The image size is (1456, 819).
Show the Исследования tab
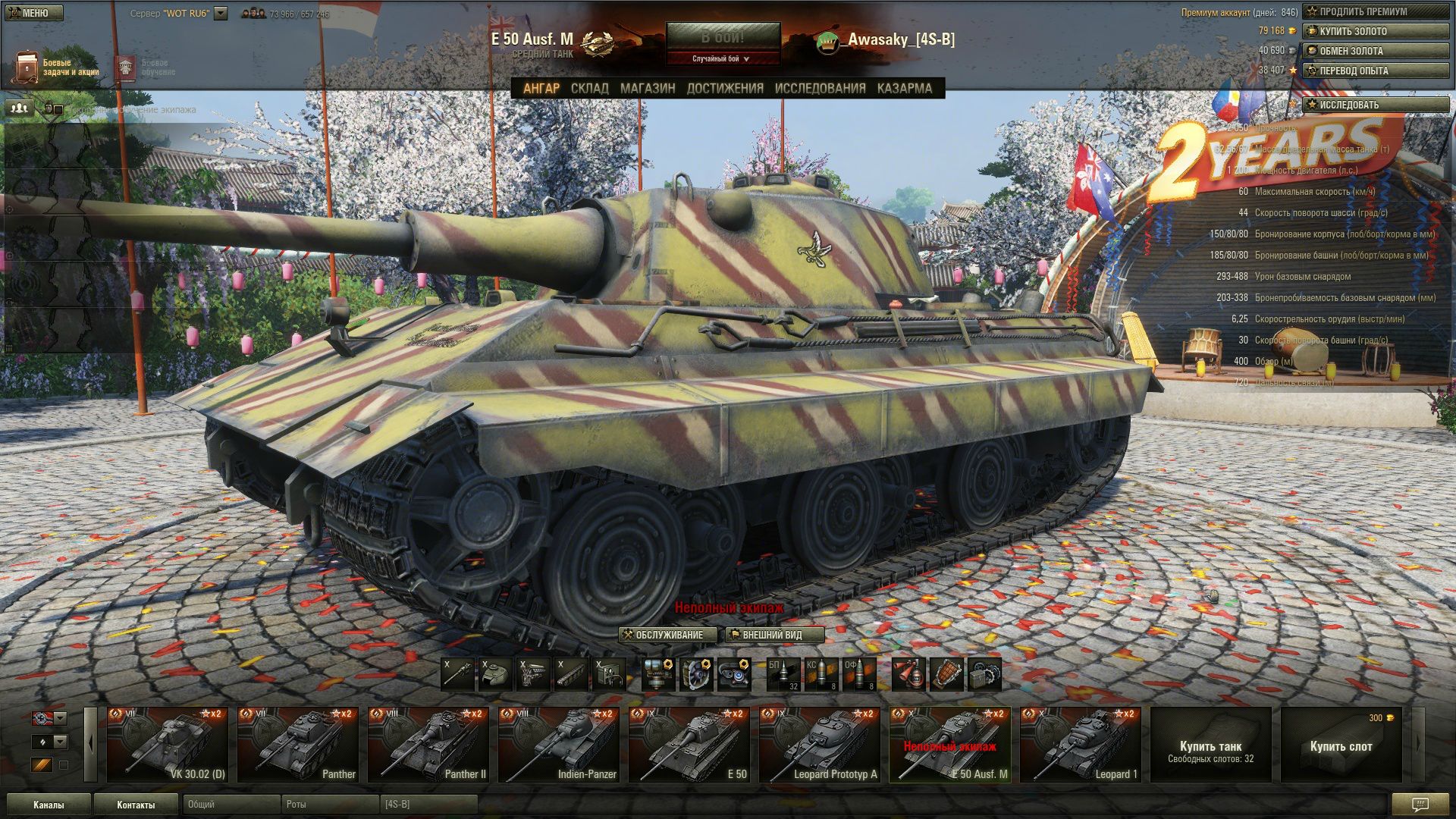820,88
